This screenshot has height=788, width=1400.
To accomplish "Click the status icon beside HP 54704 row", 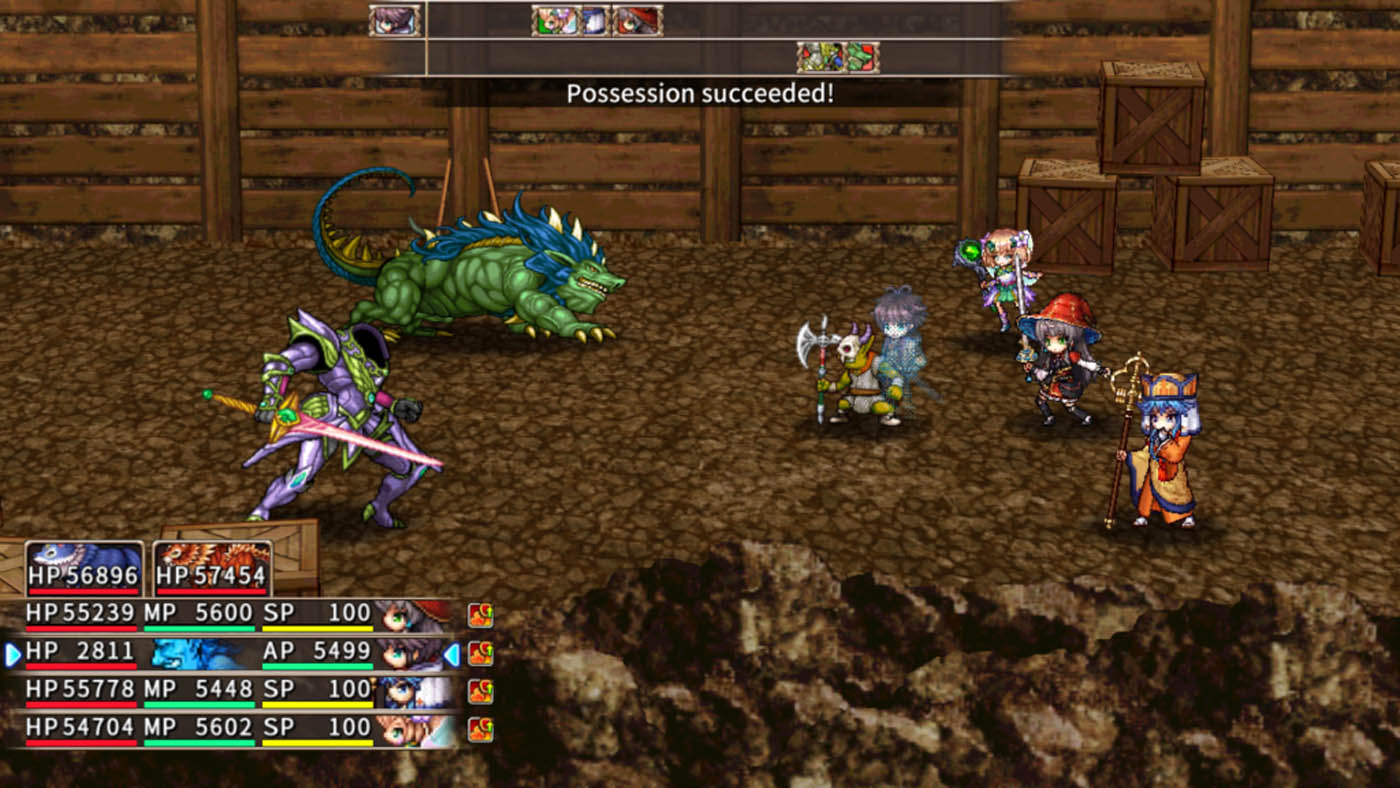I will [480, 726].
